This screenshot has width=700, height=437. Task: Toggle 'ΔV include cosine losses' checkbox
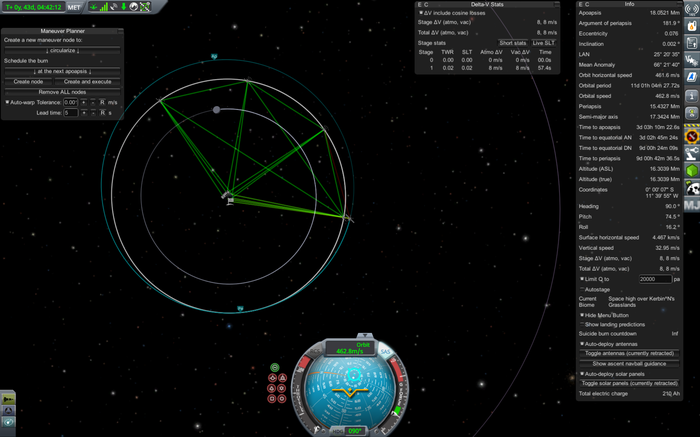coord(421,12)
